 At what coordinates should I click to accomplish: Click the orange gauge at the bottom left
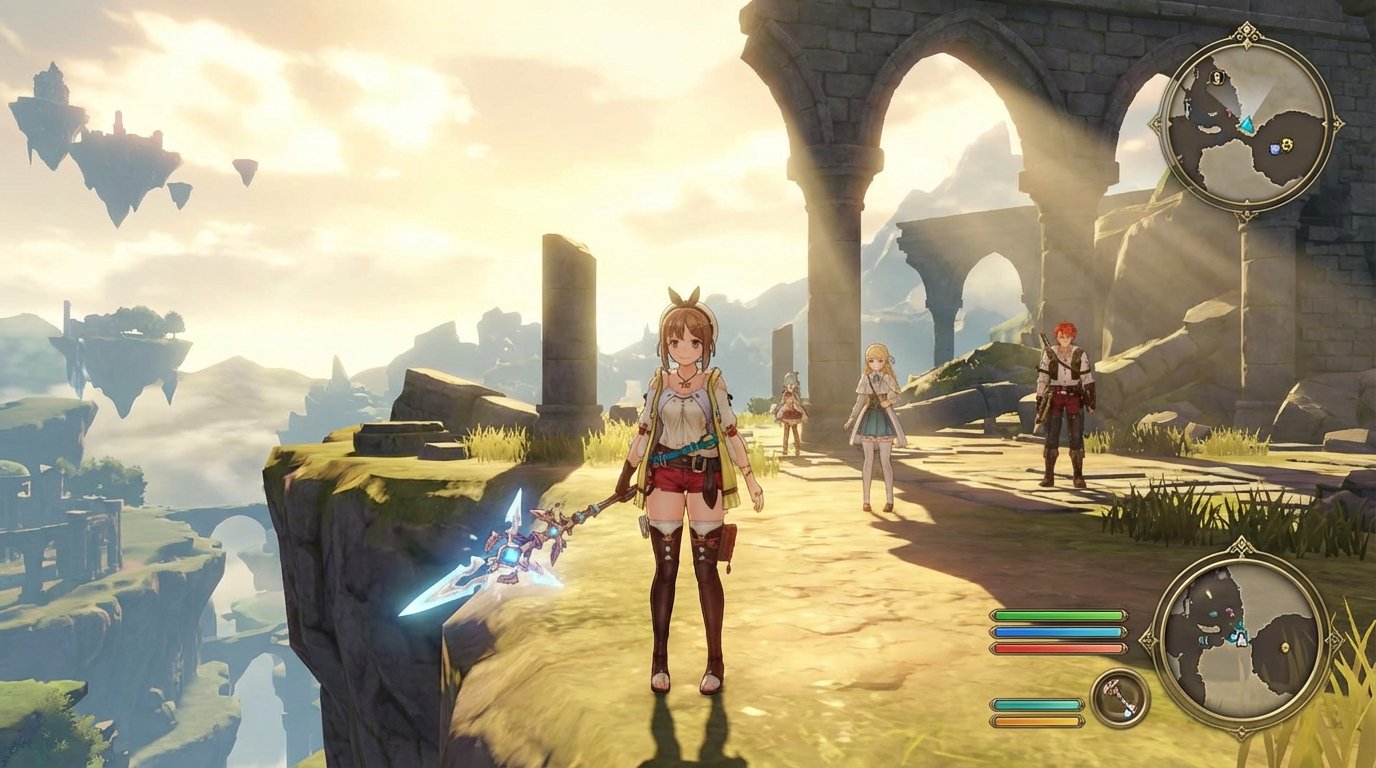[1035, 720]
